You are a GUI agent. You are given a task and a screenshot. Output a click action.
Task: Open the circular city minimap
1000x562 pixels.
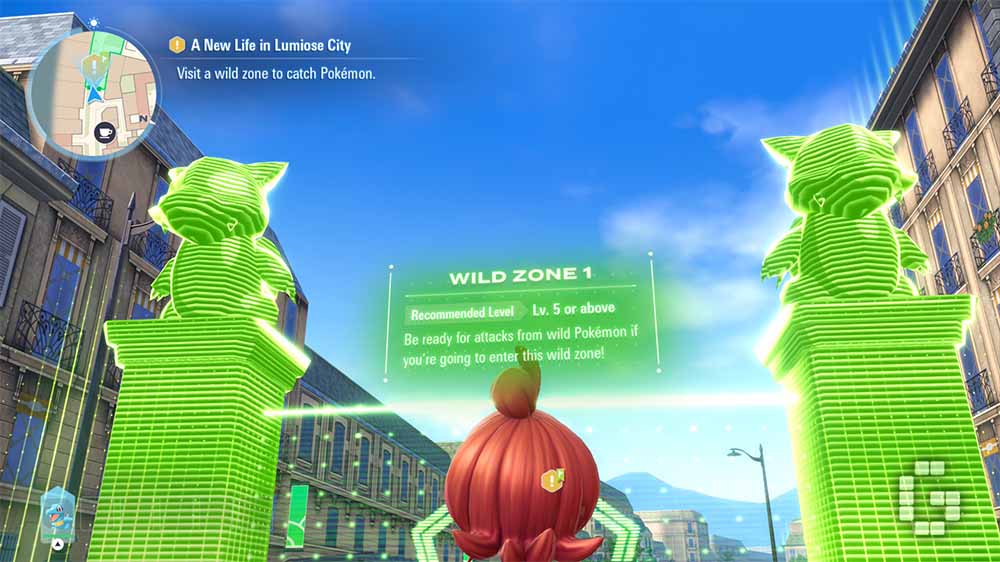(x=92, y=92)
